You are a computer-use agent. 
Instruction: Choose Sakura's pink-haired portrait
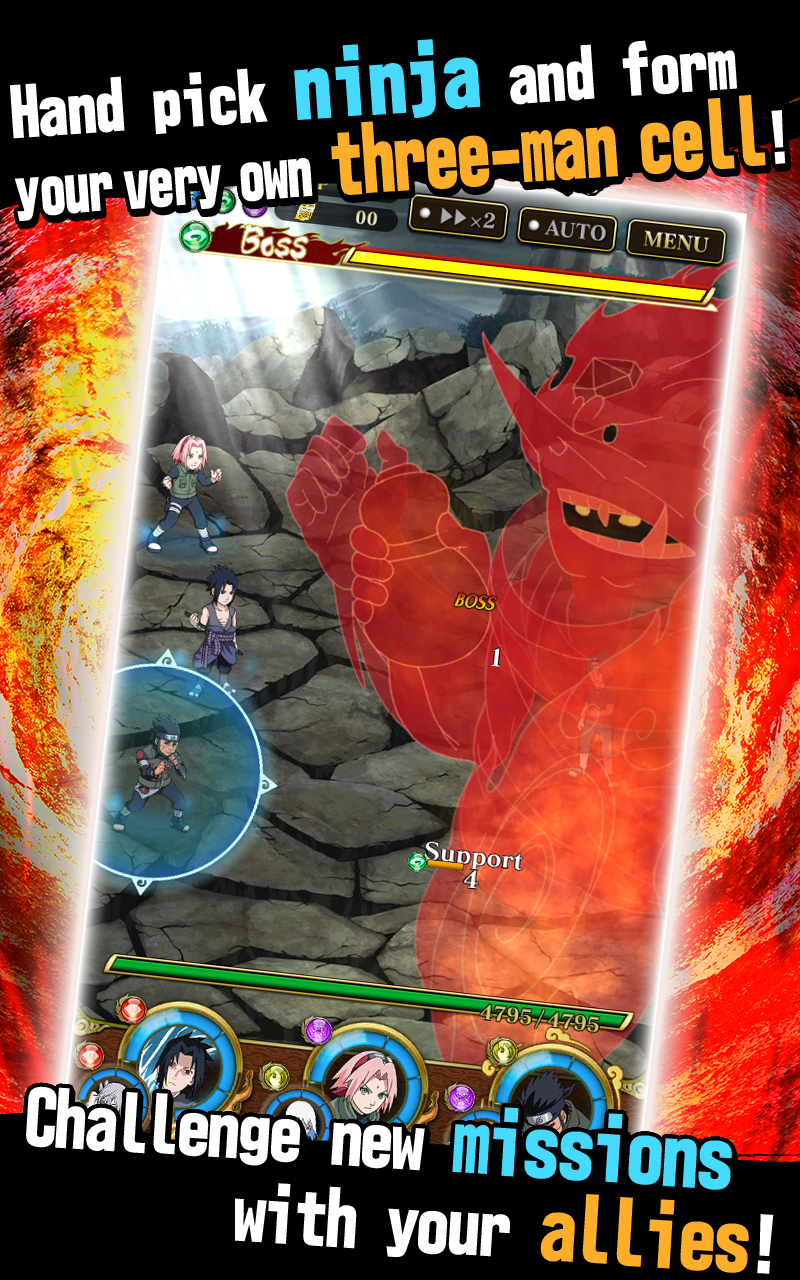pos(361,1078)
